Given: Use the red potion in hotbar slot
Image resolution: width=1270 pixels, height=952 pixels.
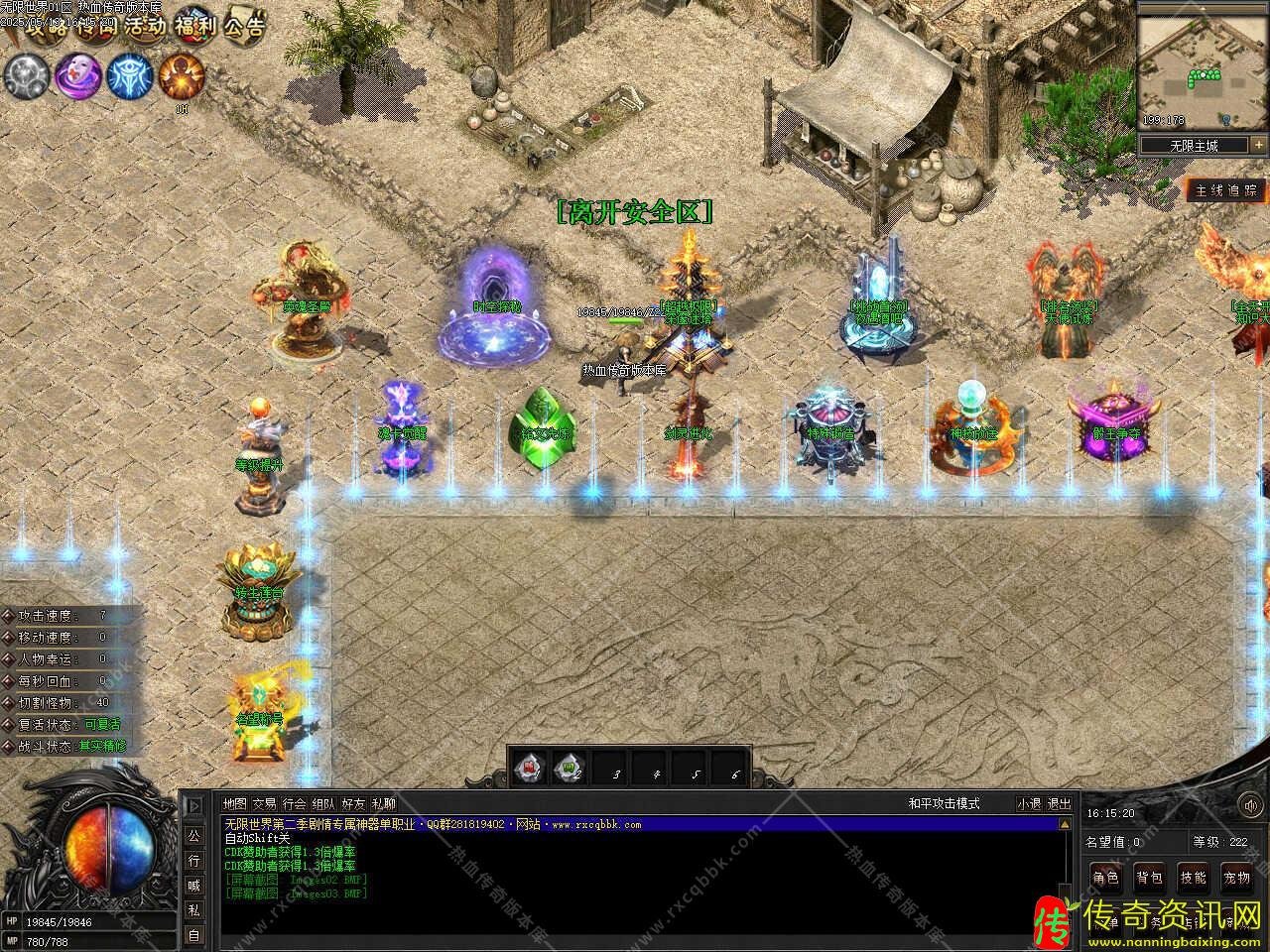Looking at the screenshot, I should point(529,767).
